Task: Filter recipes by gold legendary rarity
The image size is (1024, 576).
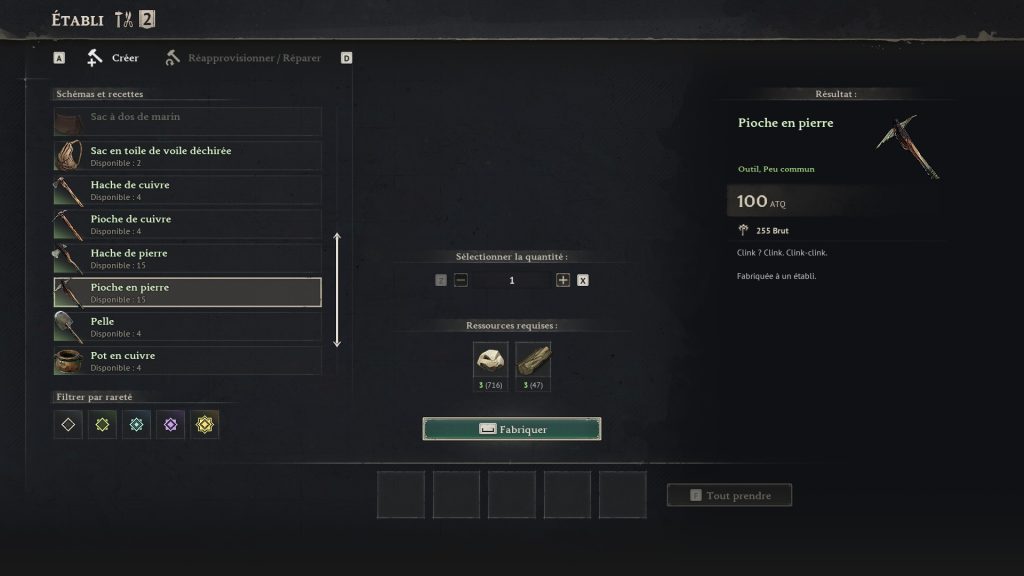Action: 204,425
